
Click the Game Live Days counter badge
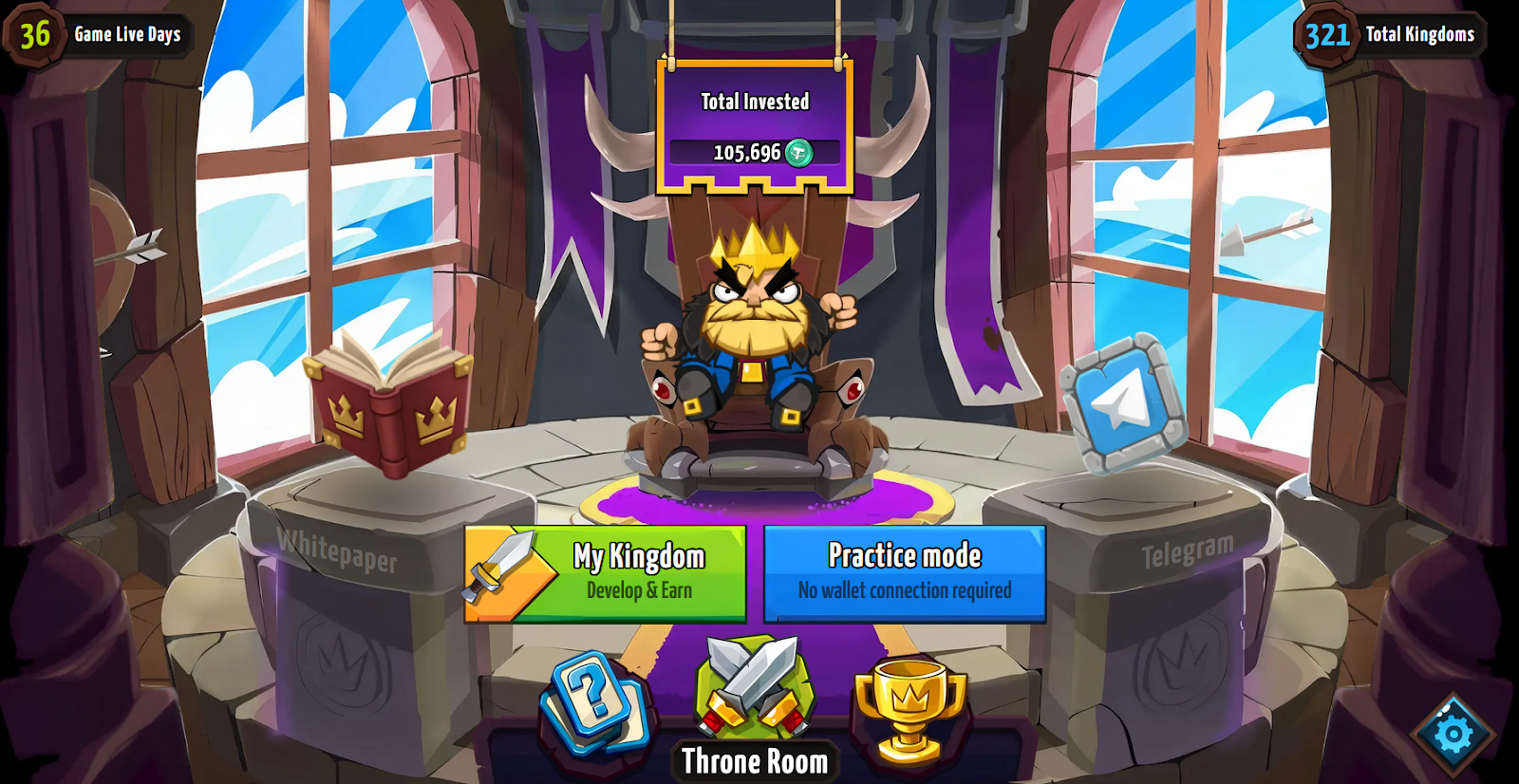(35, 33)
